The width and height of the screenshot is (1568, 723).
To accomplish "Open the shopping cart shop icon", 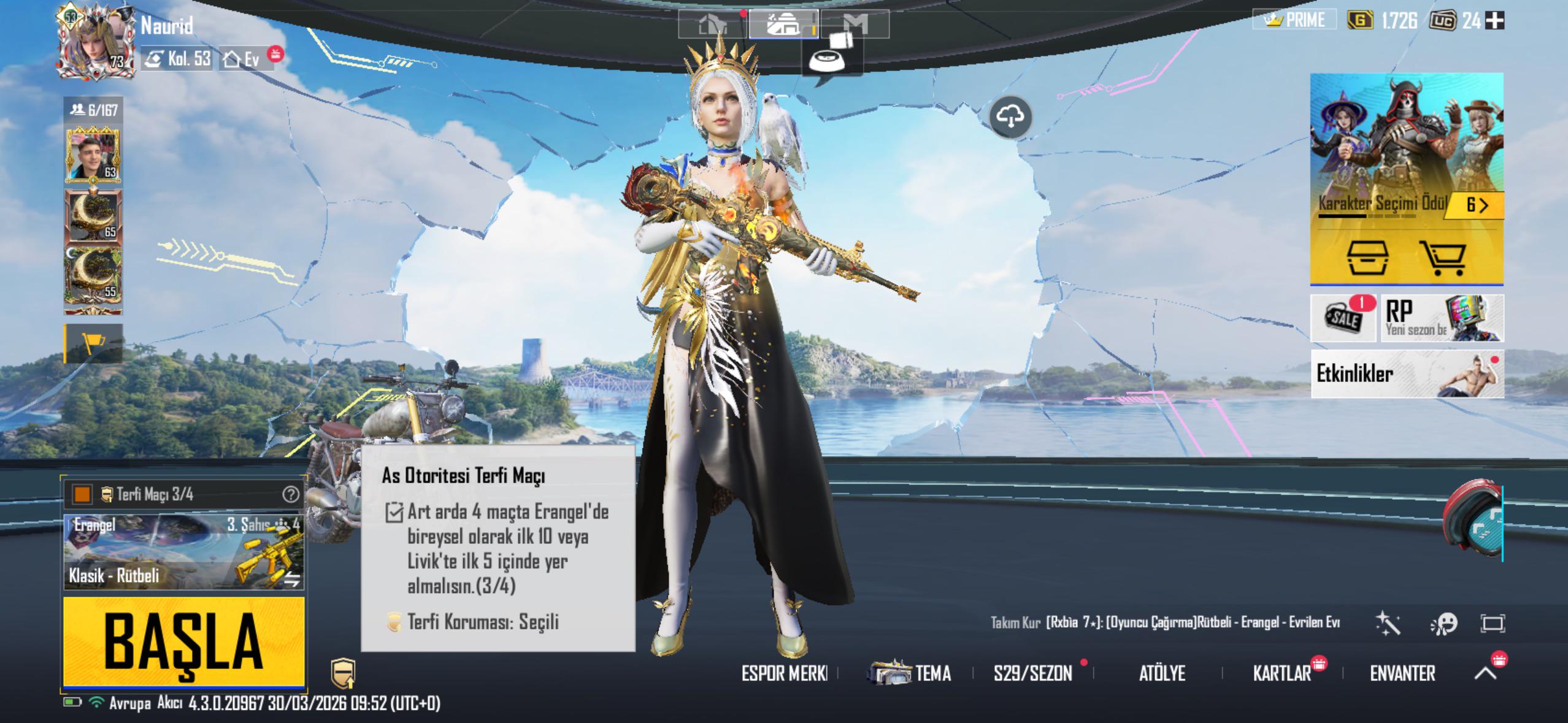I will (x=1442, y=258).
